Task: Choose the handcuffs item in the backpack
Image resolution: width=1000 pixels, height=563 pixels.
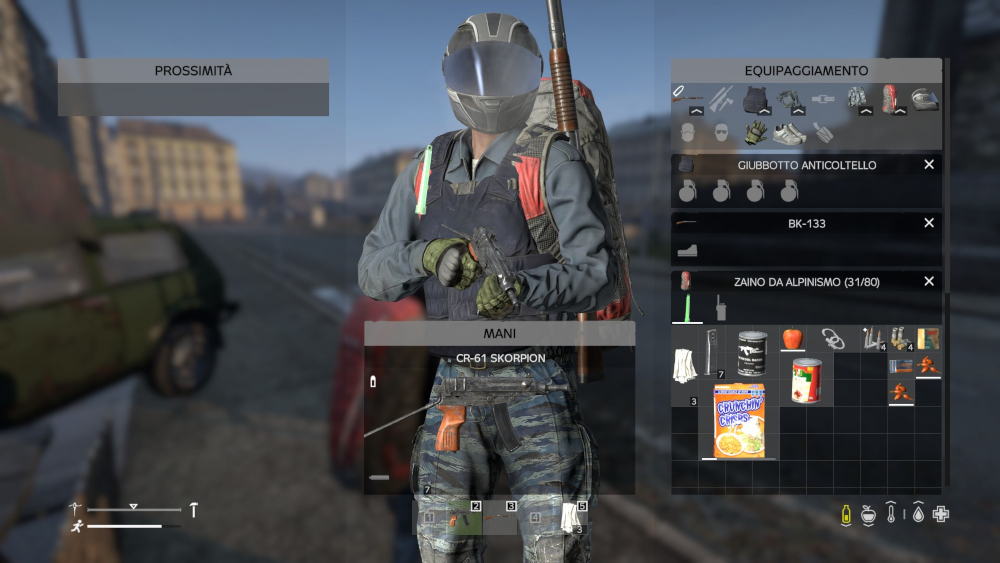Action: 834,339
